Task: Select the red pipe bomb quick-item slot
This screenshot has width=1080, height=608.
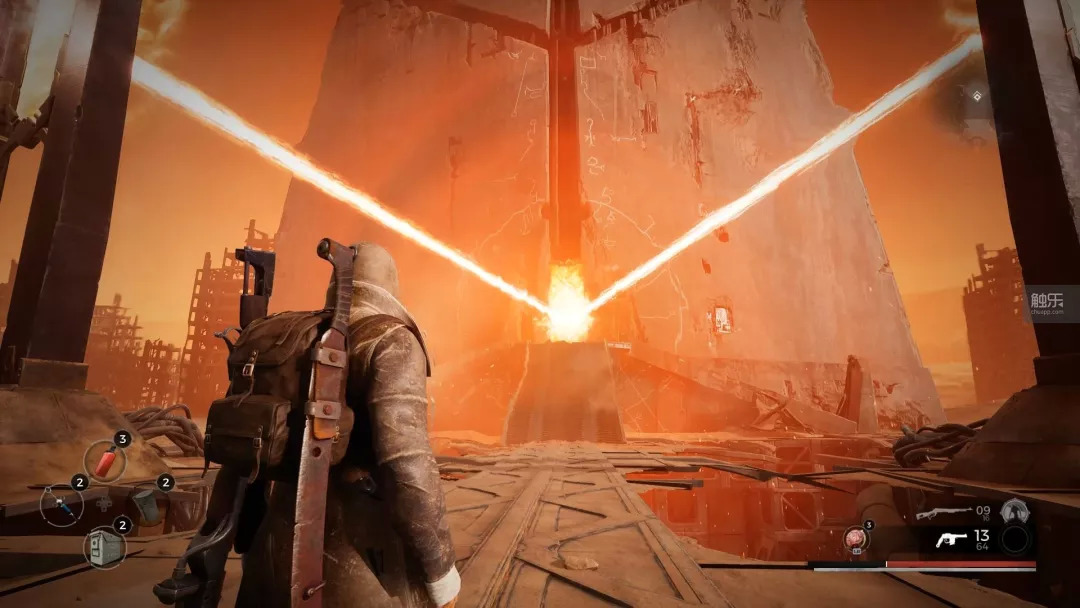Action: click(x=104, y=459)
